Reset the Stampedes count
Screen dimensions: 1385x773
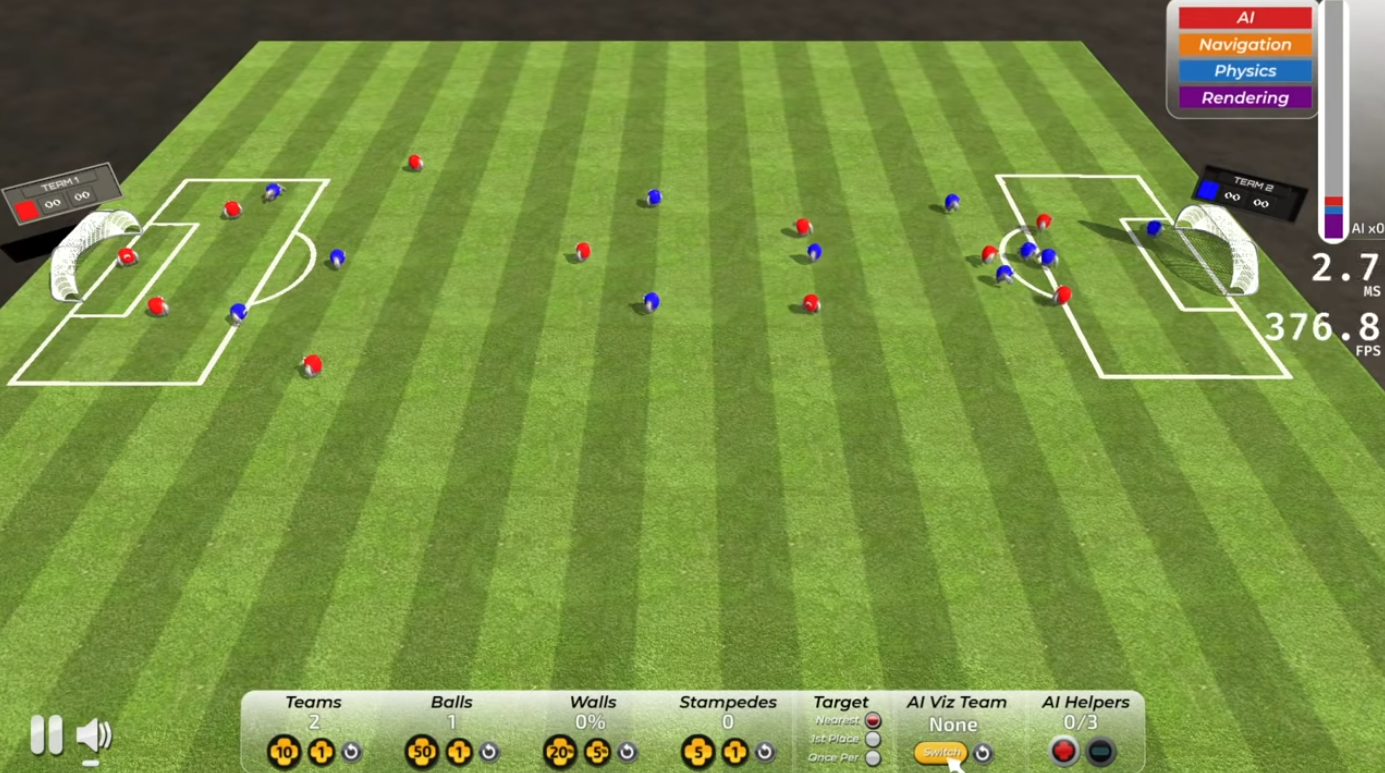(765, 751)
